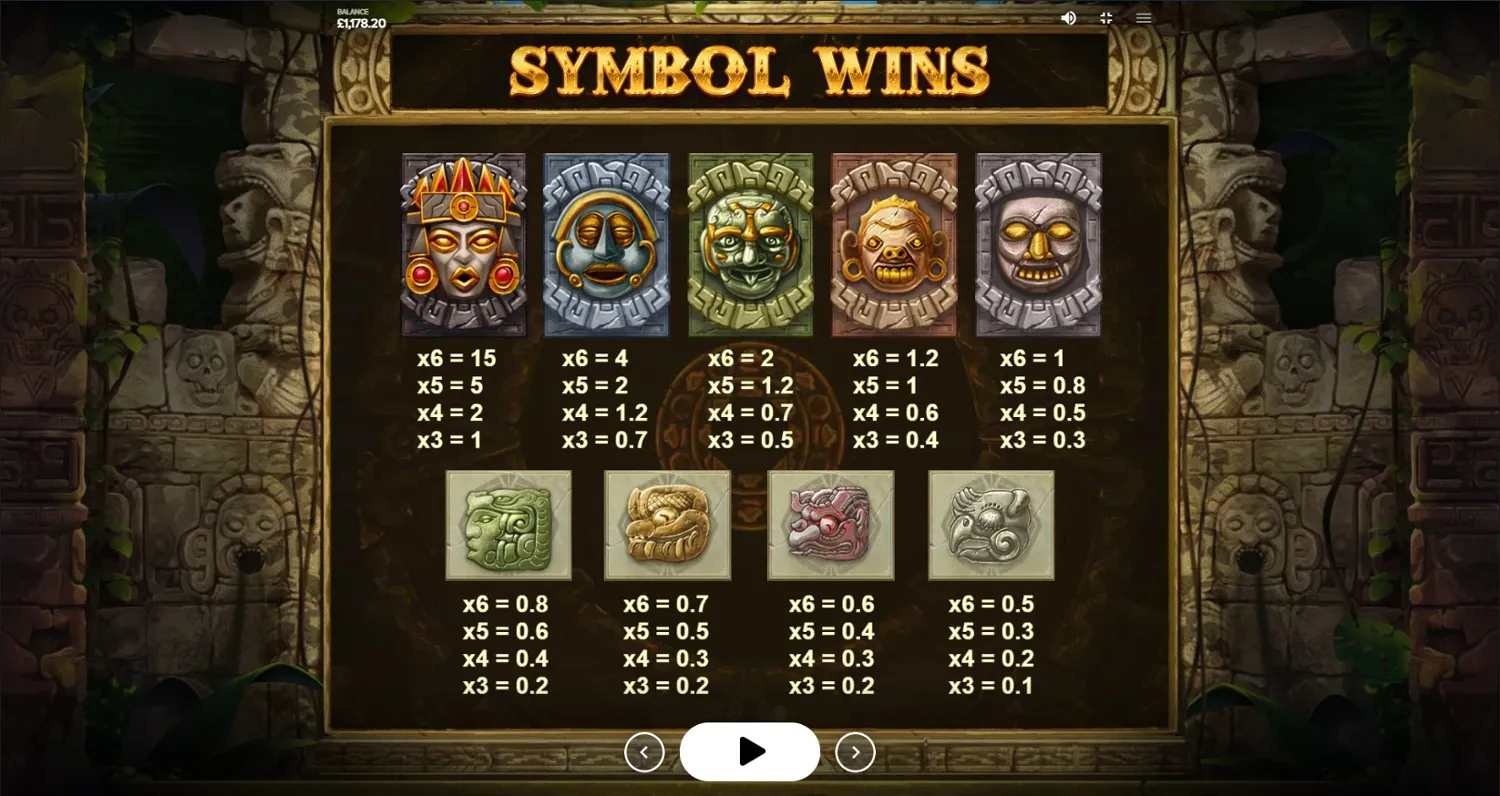Toggle fullscreen mode icon

[1106, 17]
